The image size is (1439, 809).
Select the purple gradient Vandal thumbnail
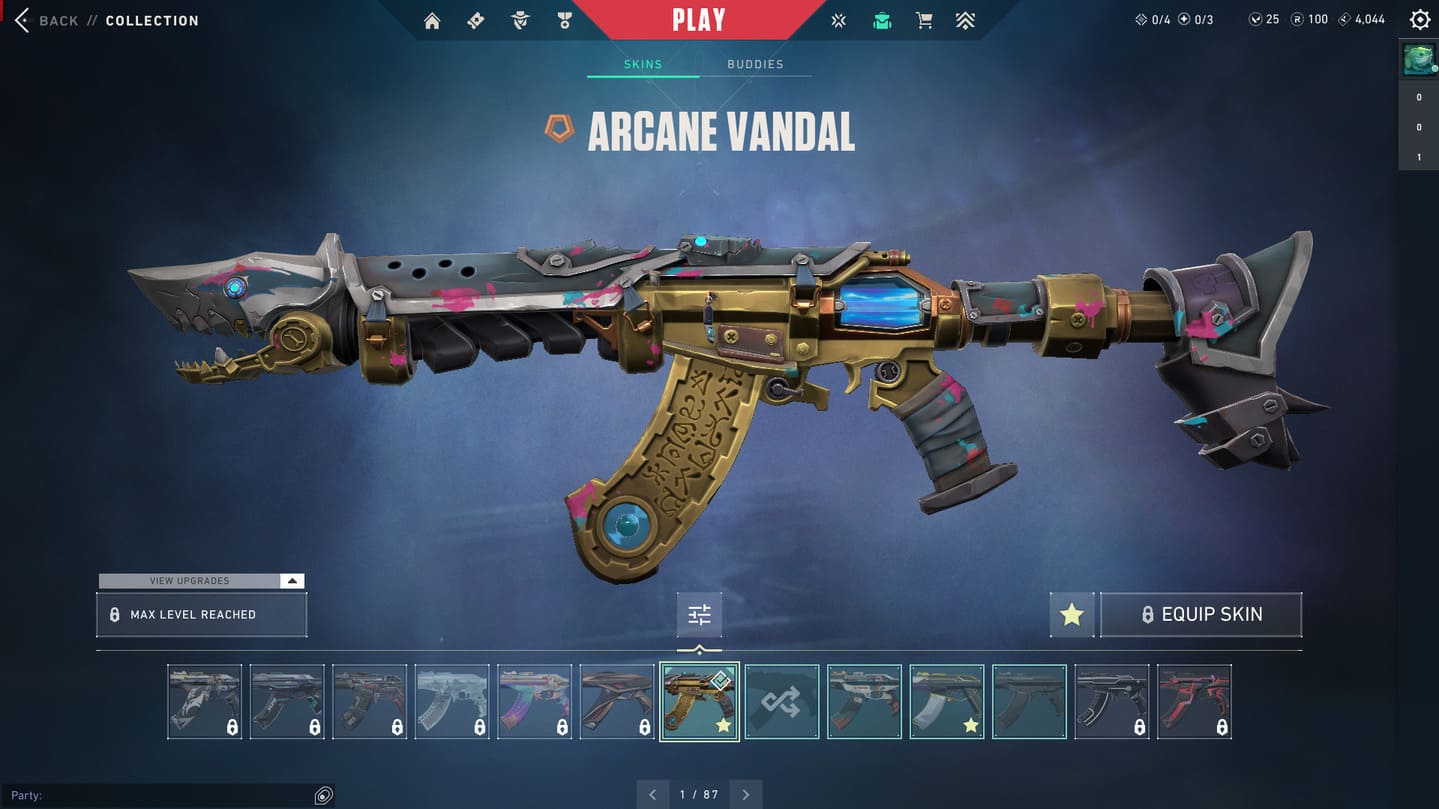pos(534,702)
